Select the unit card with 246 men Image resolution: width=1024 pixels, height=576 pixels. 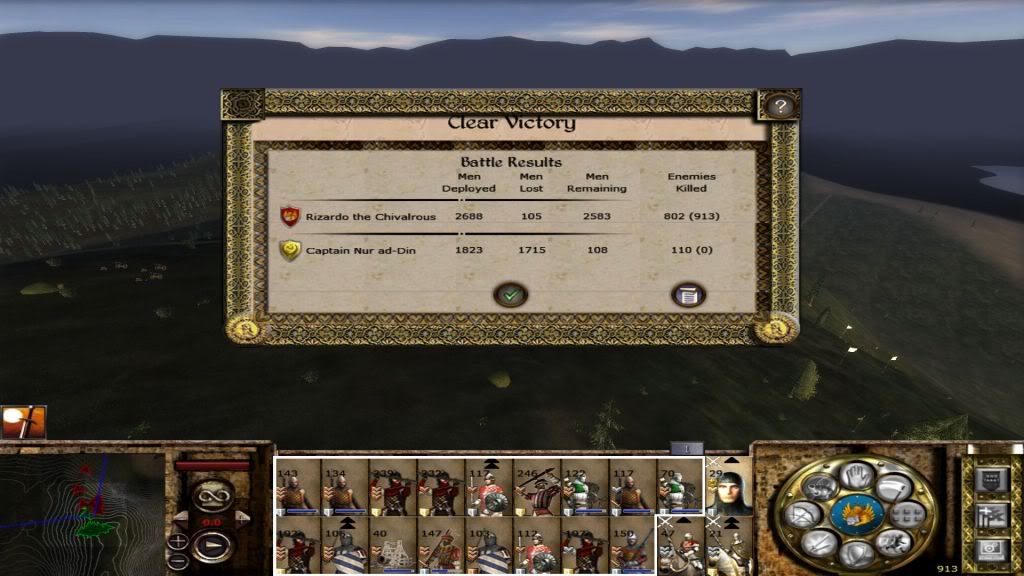(x=537, y=487)
